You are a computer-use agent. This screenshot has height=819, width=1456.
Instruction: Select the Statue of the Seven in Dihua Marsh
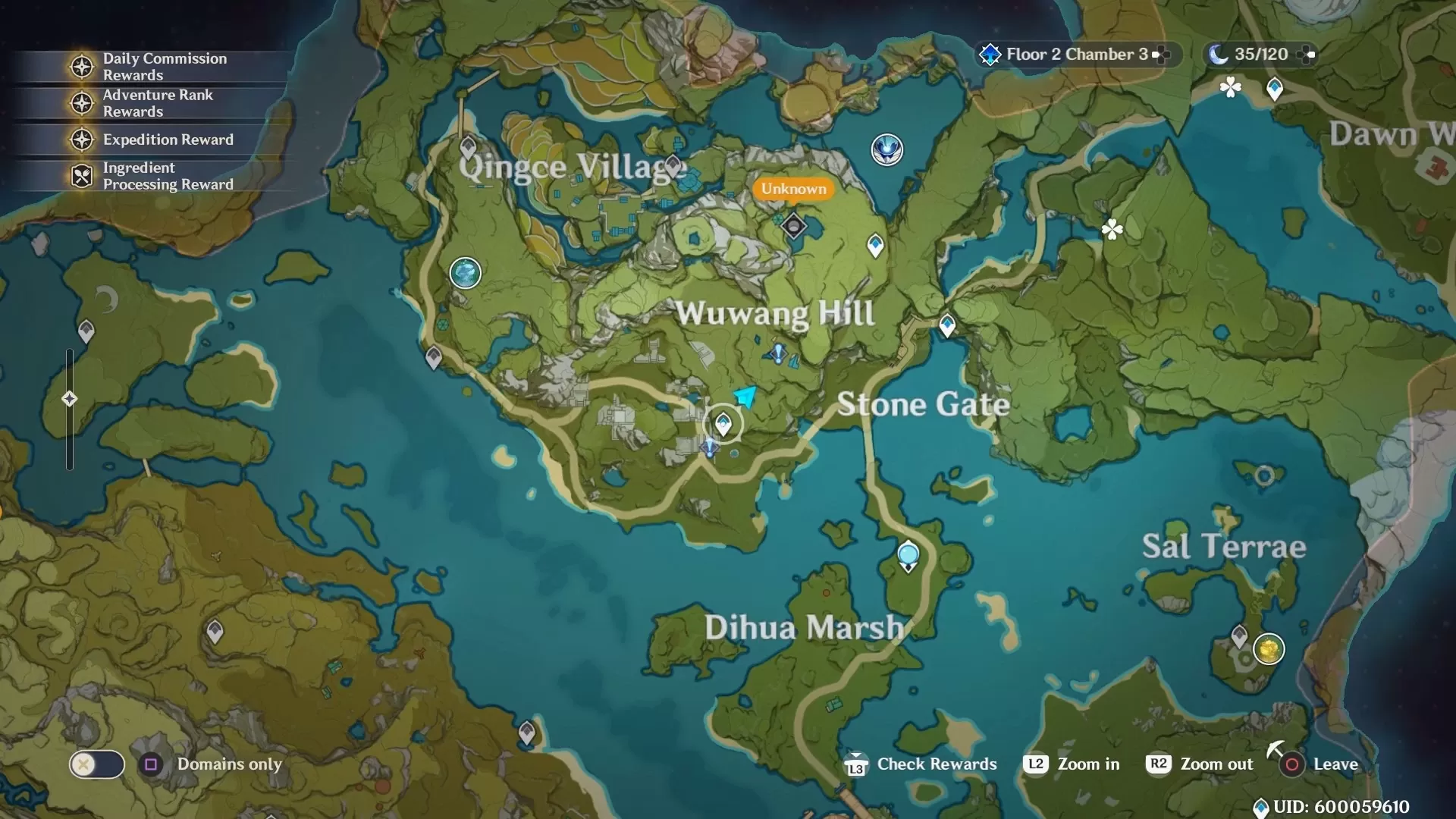pos(908,556)
